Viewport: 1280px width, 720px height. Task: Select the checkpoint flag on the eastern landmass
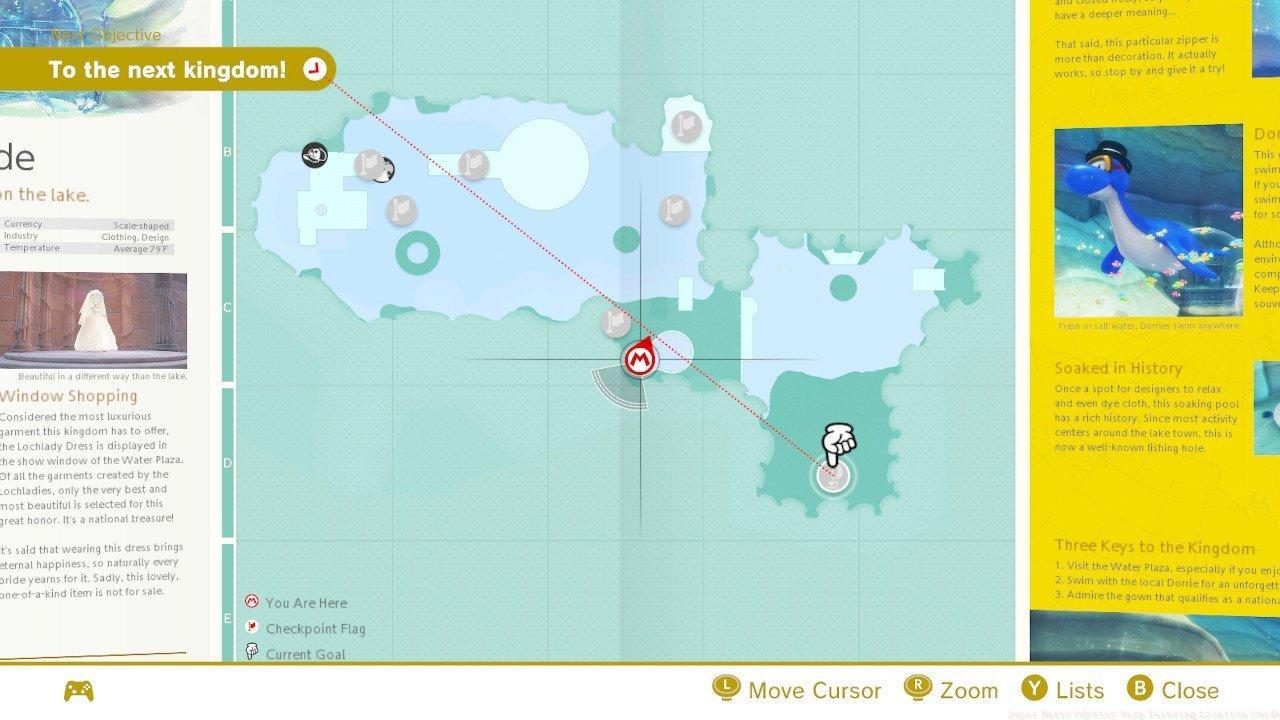pos(676,211)
